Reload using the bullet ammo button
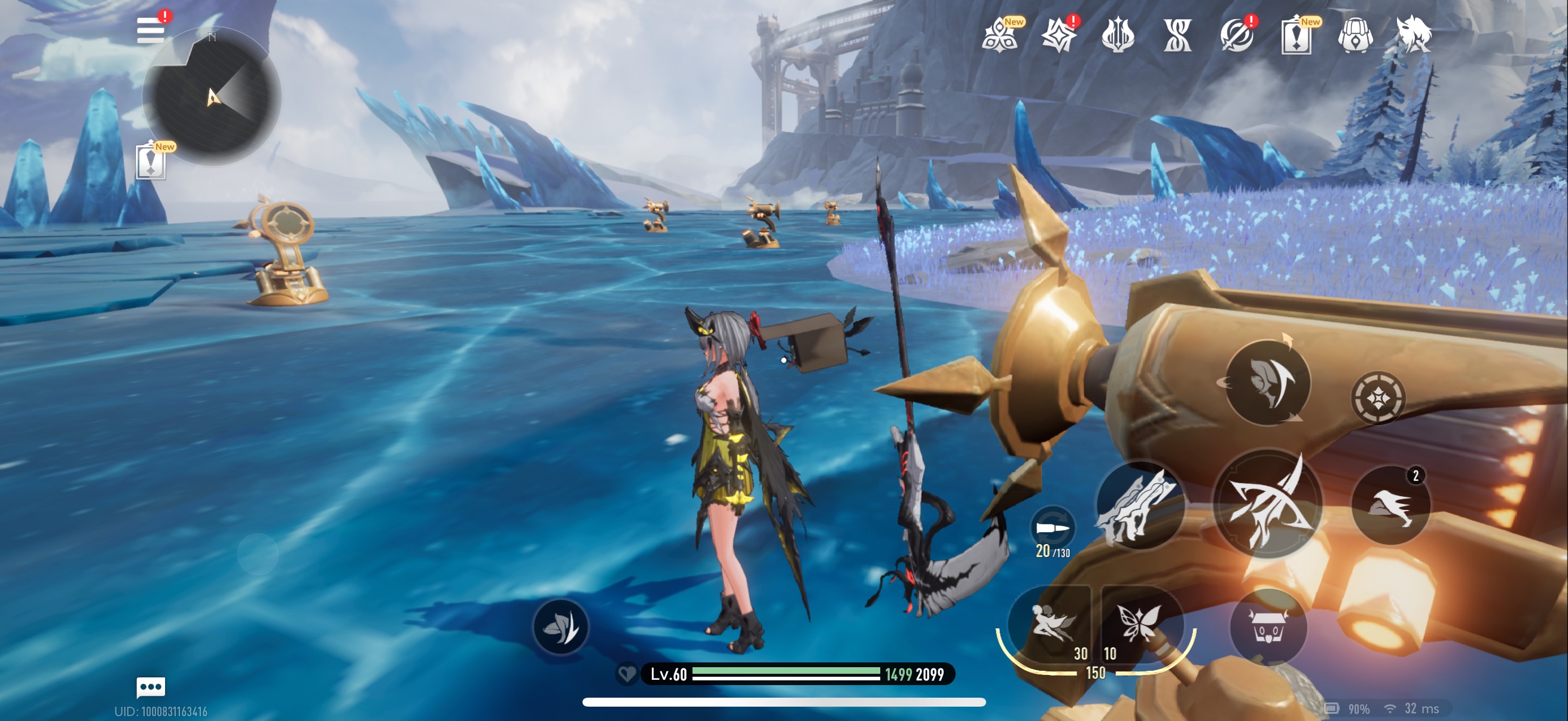The width and height of the screenshot is (1568, 721). (1053, 528)
